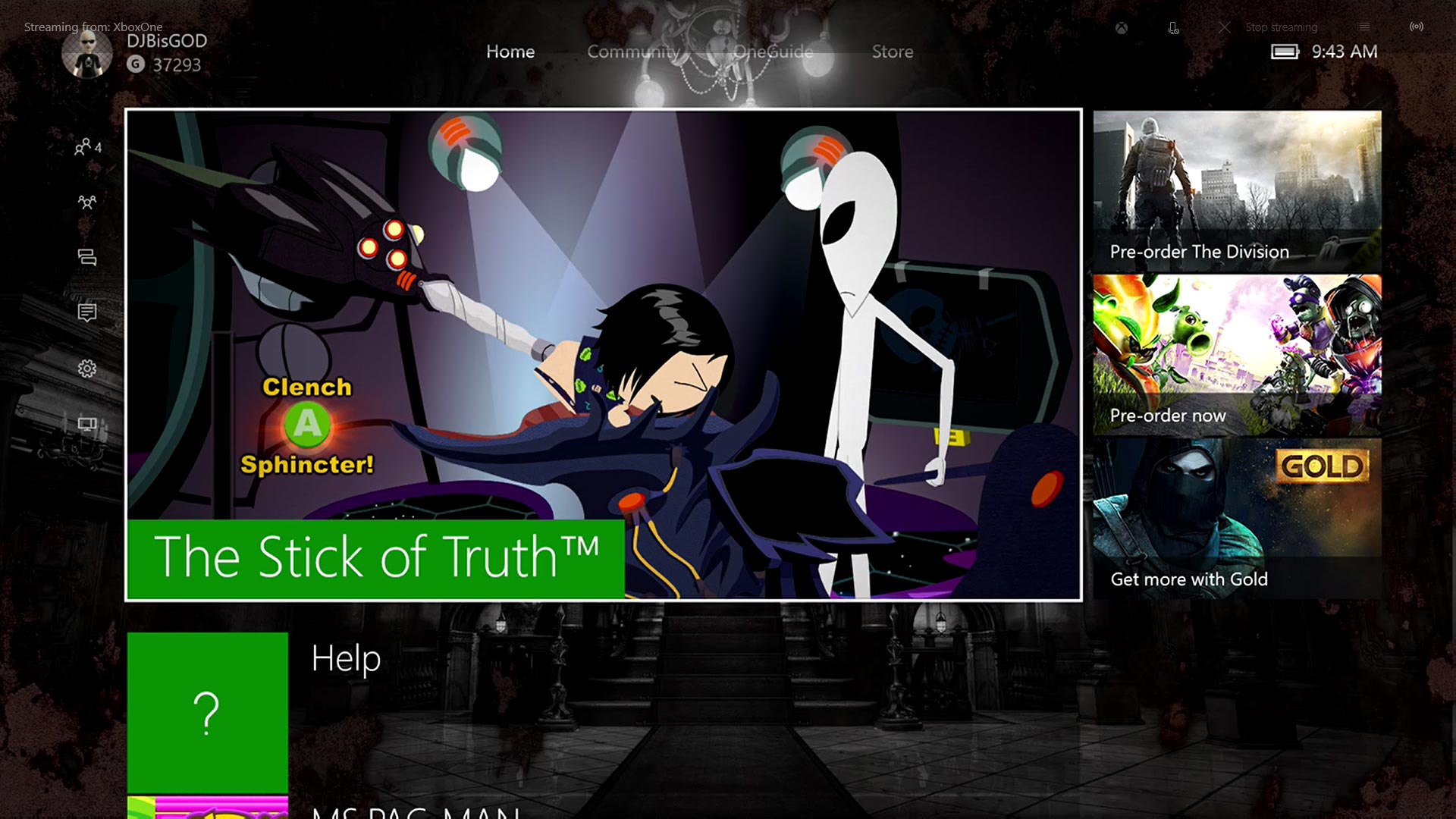Screen dimensions: 1456x819
Task: Open the Home tab
Action: point(510,52)
